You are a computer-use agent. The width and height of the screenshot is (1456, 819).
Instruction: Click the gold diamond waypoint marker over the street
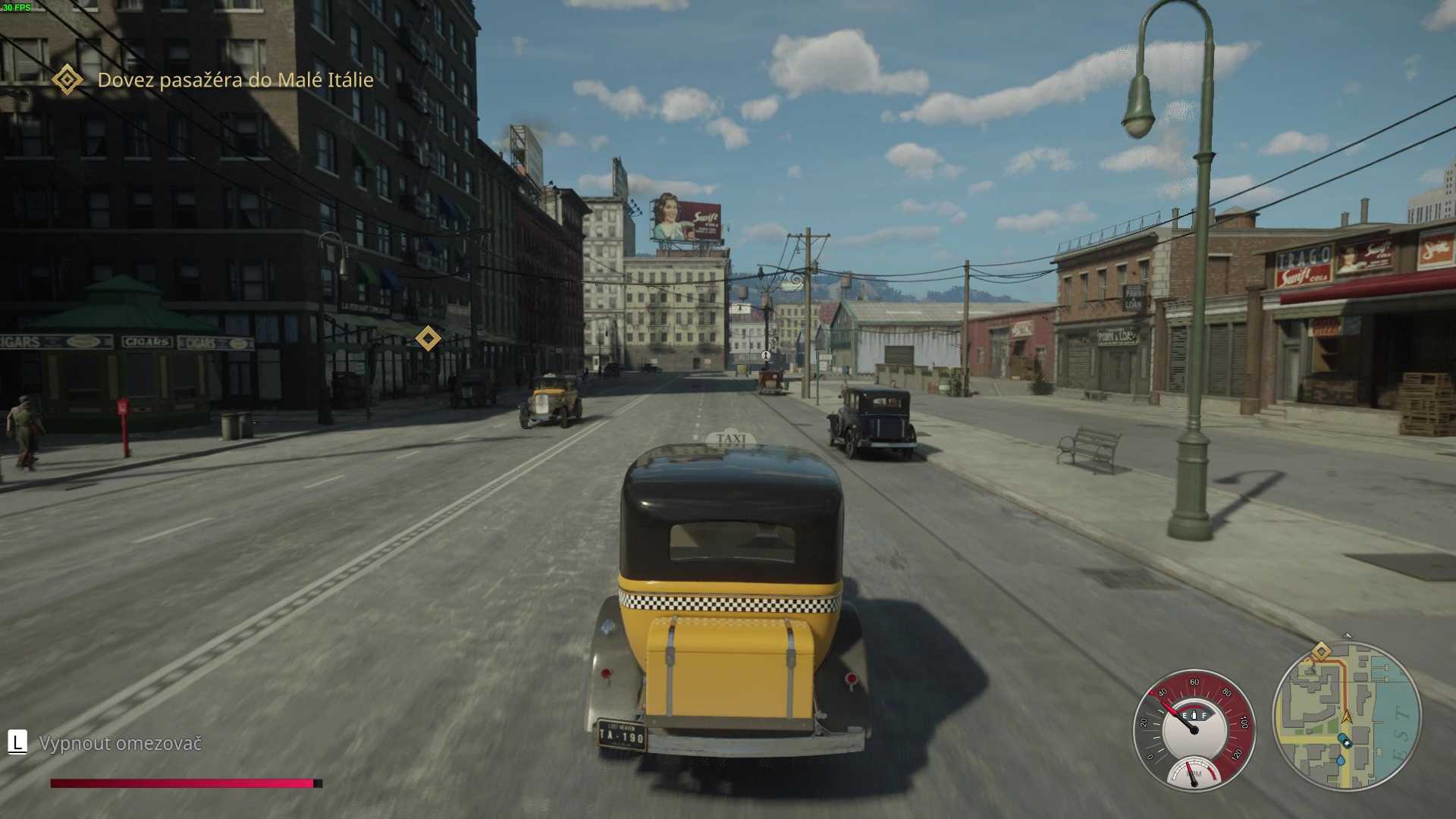click(428, 338)
